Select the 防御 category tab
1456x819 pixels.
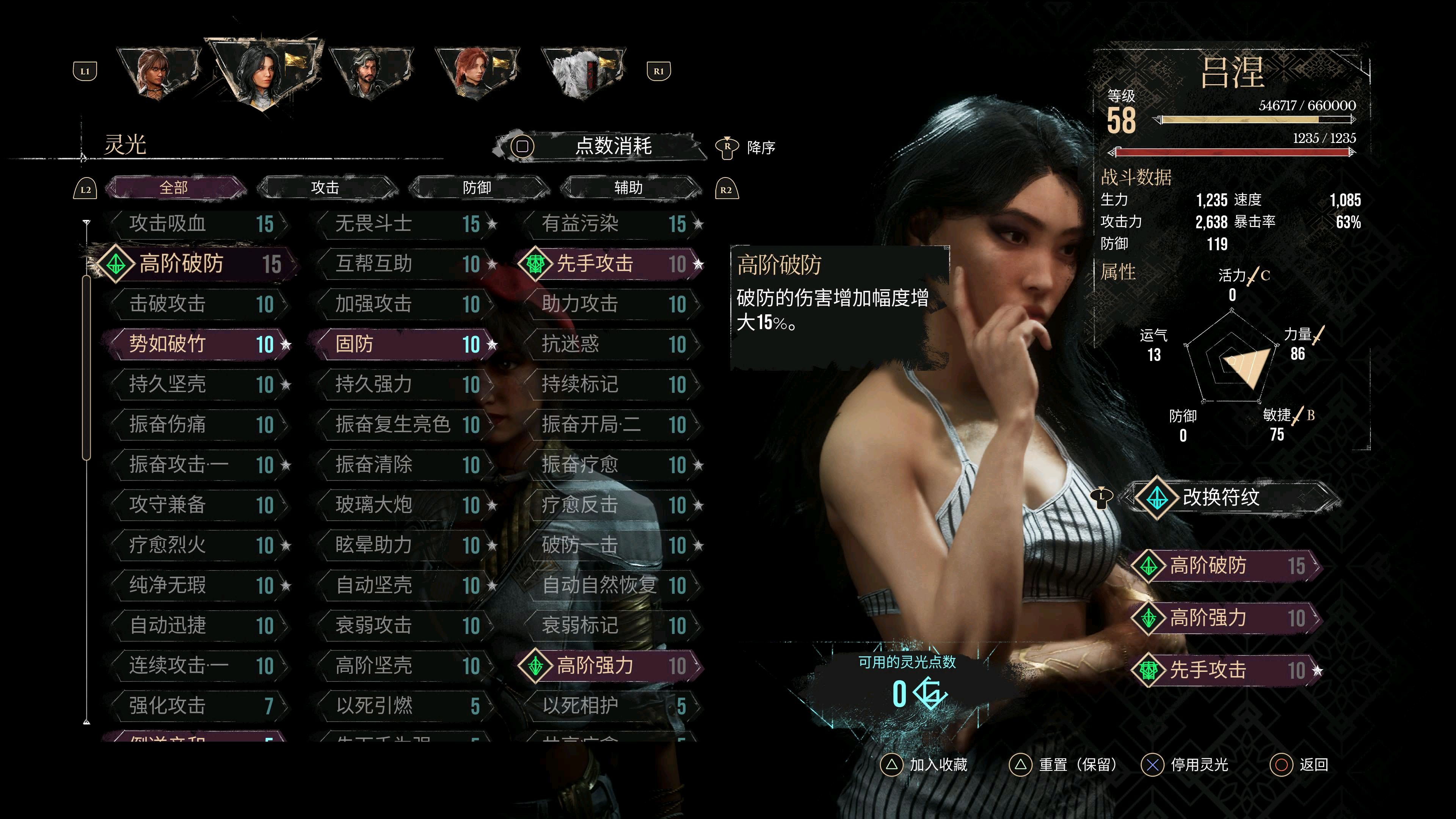477,188
